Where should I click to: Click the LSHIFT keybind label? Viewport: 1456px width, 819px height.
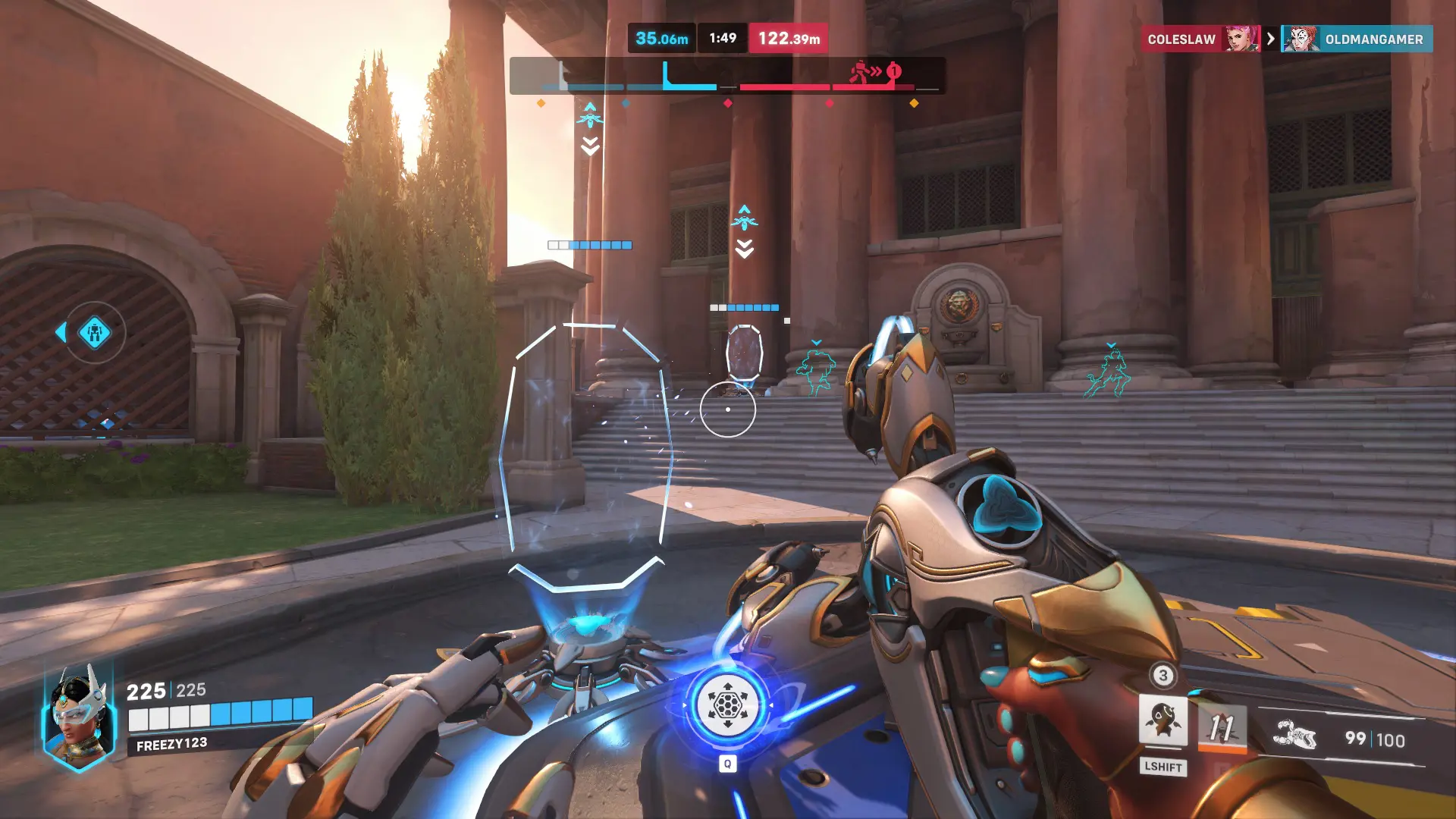[x=1165, y=767]
